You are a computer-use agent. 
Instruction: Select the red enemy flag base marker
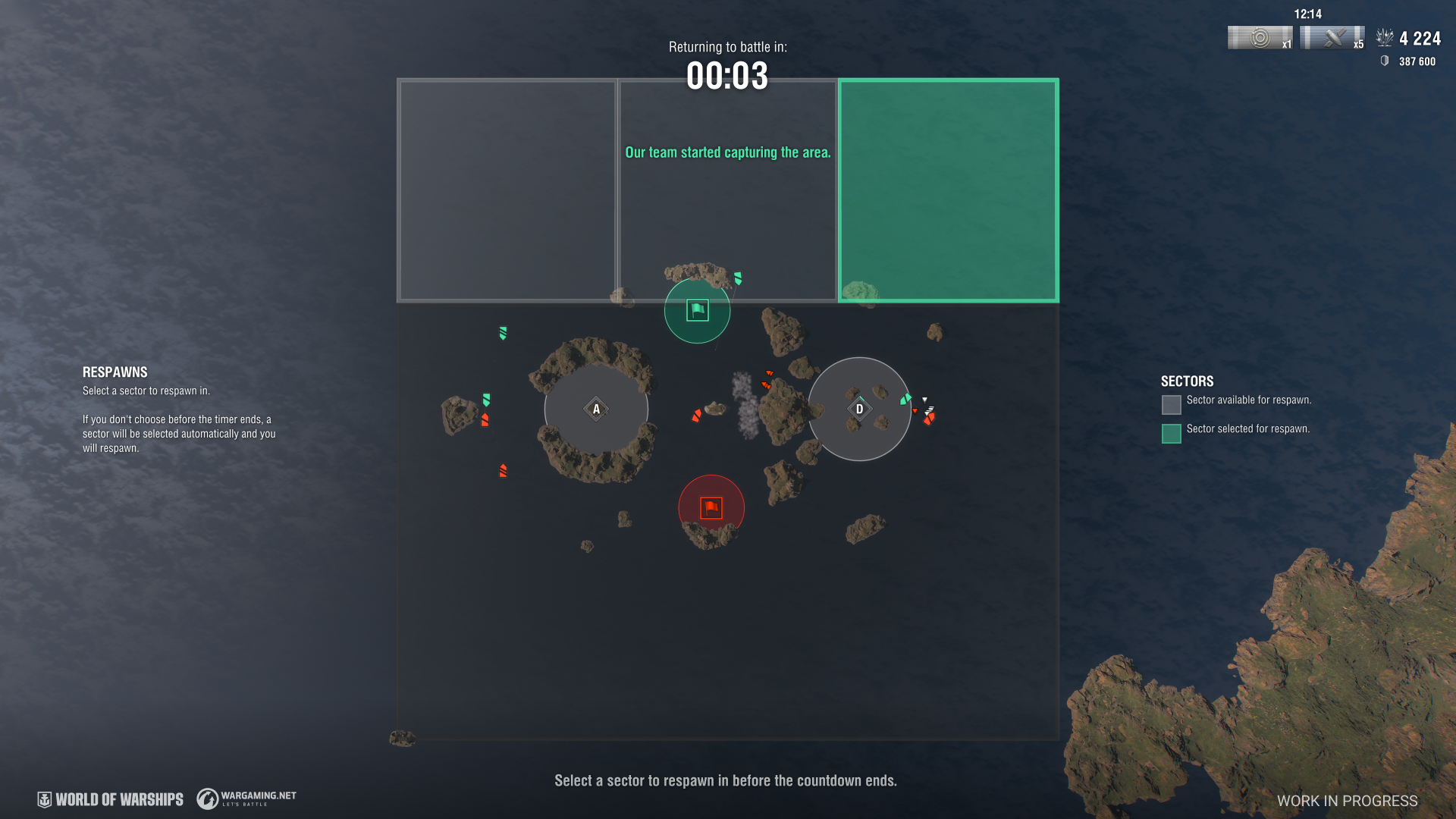pyautogui.click(x=711, y=507)
